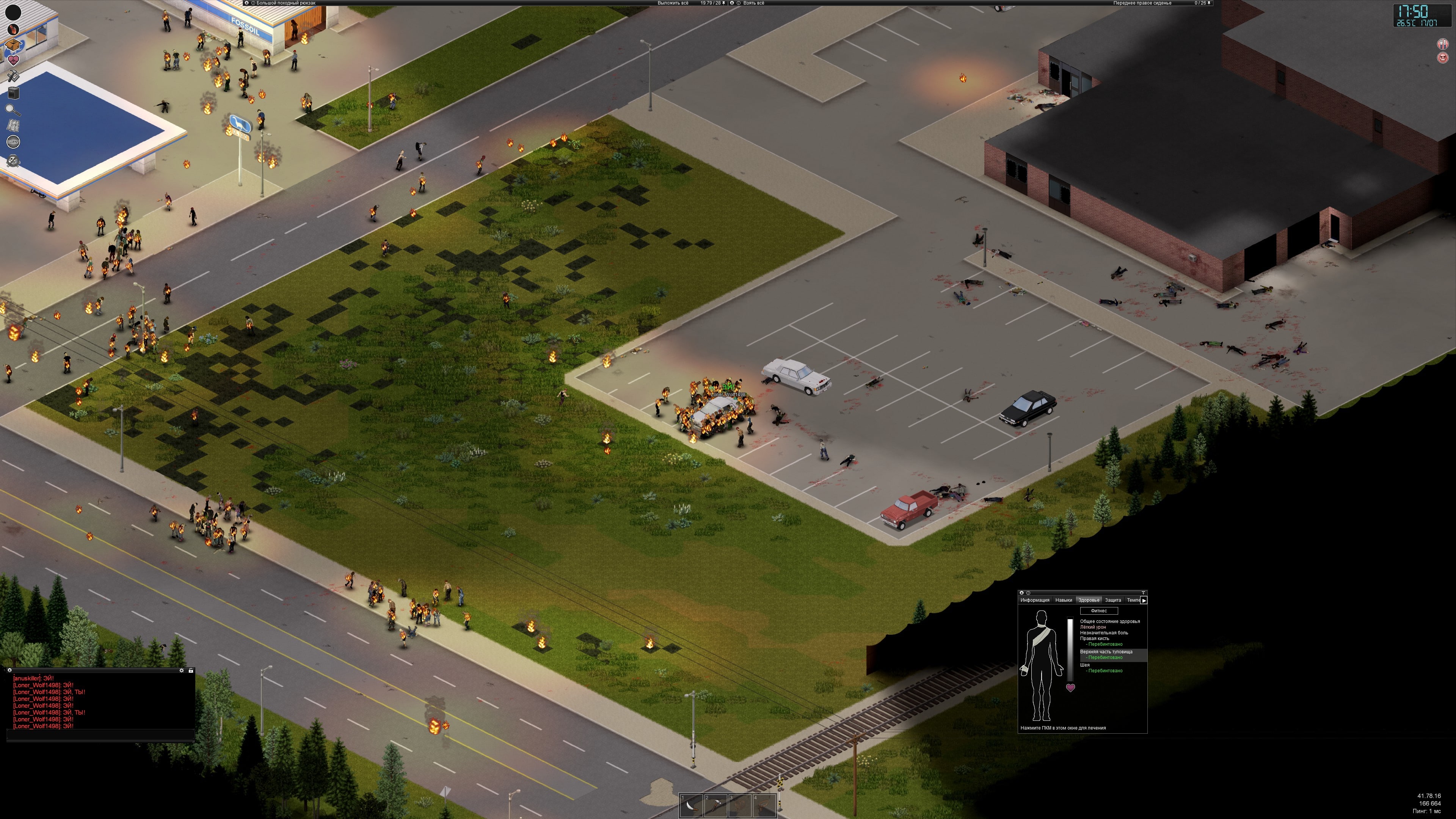This screenshot has width=1456, height=819.
Task: Switch to the Навыки tab
Action: point(1064,600)
